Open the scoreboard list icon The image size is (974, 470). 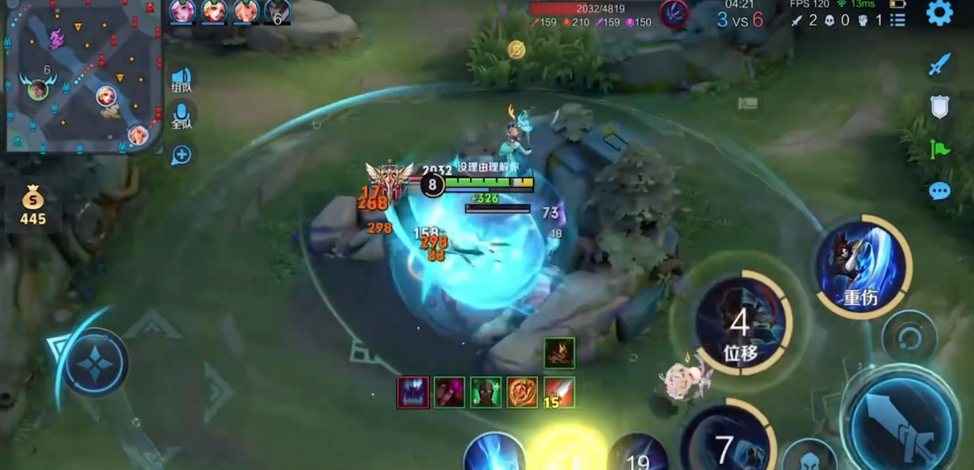(898, 20)
